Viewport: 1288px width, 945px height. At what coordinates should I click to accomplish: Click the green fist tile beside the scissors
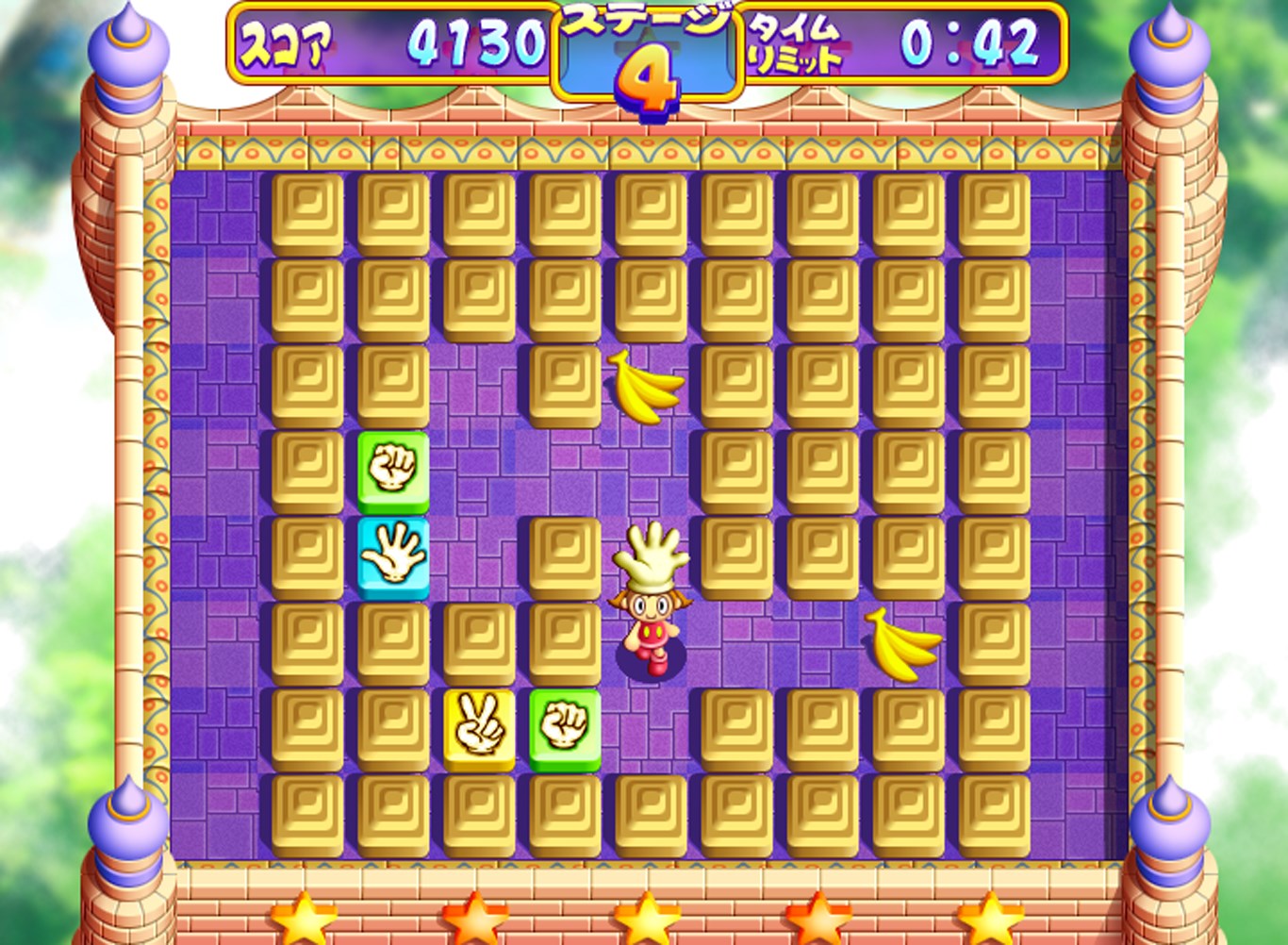pos(564,726)
